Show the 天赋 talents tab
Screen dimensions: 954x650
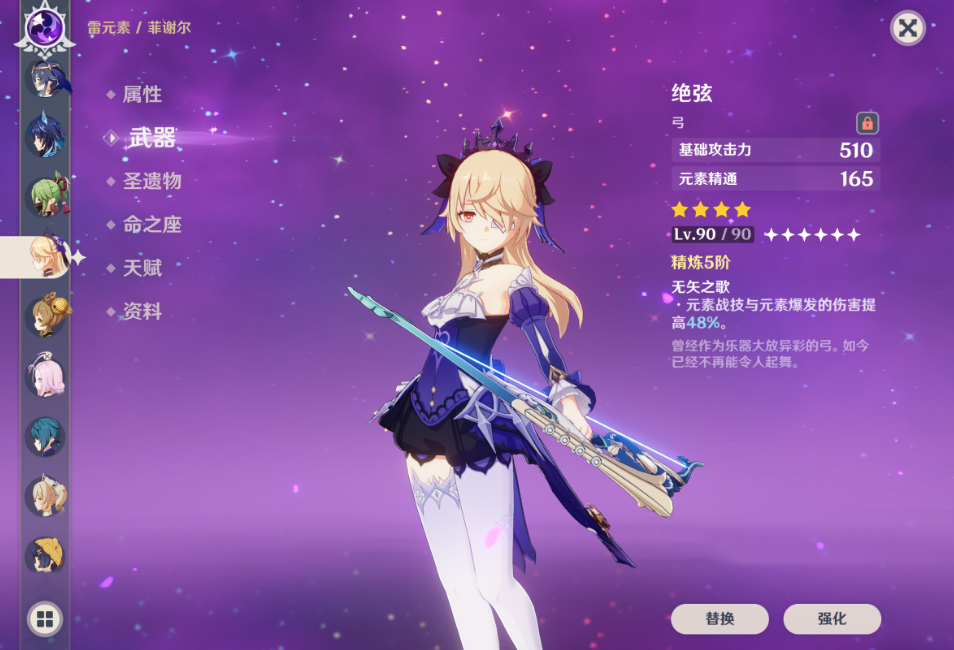point(142,268)
